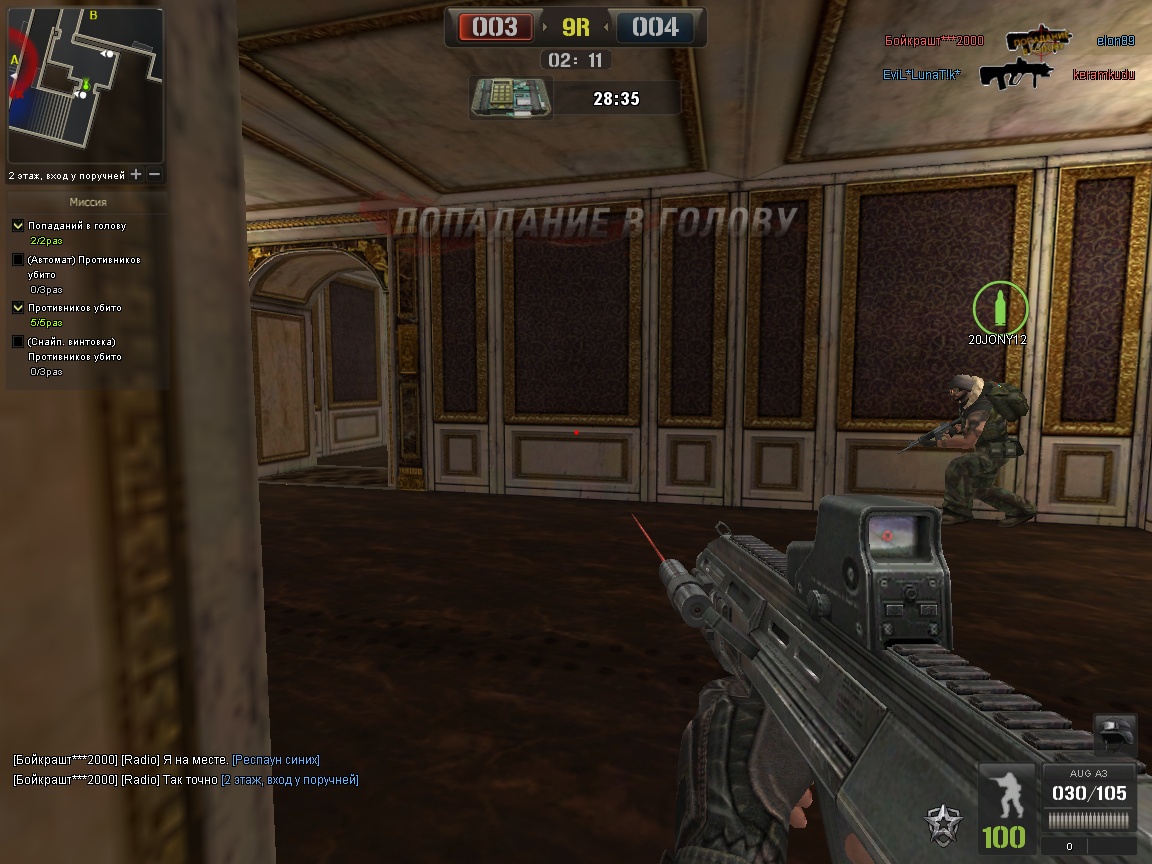The width and height of the screenshot is (1152, 864).
Task: Click the AUG A3 weapon label
Action: 1088,773
